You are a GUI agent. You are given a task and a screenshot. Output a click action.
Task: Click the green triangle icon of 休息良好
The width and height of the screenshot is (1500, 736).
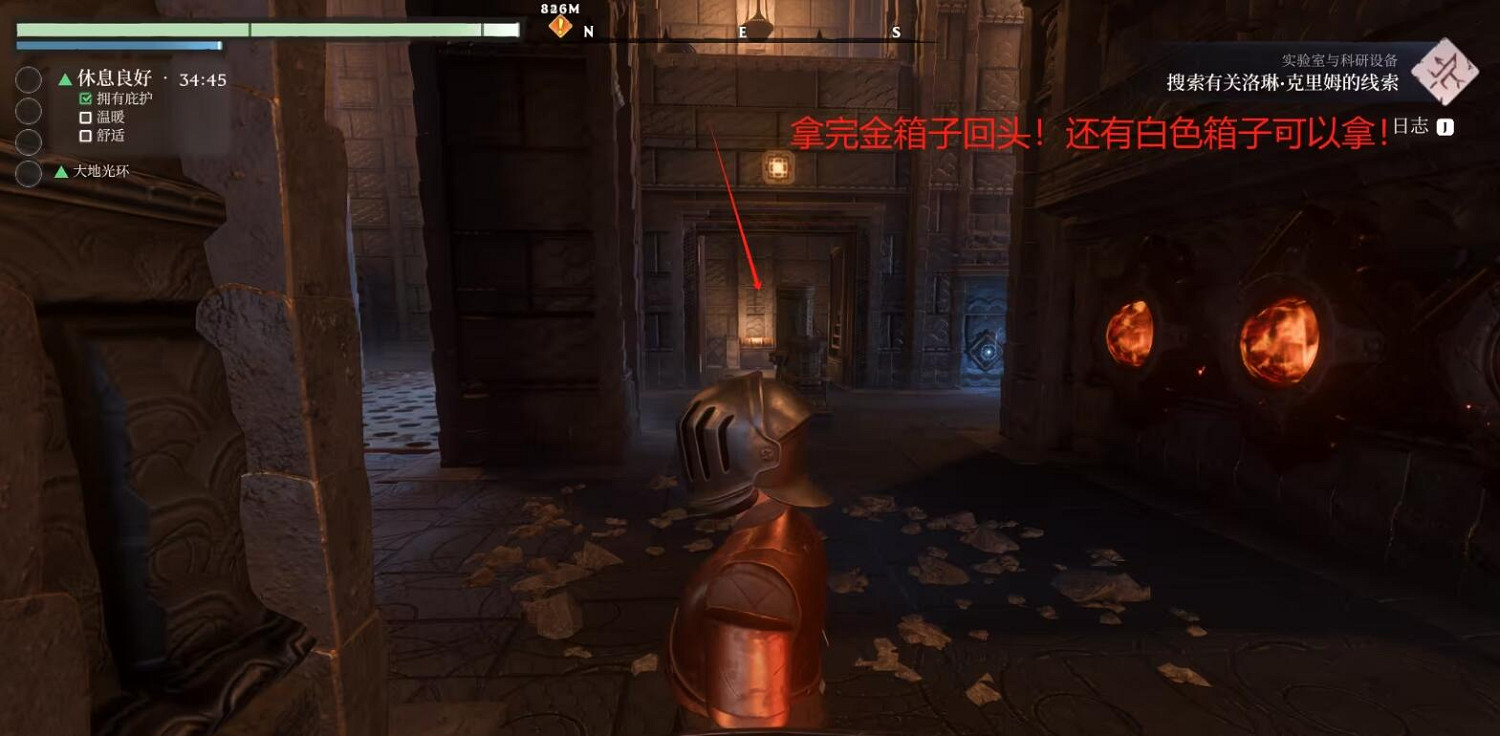coord(65,79)
